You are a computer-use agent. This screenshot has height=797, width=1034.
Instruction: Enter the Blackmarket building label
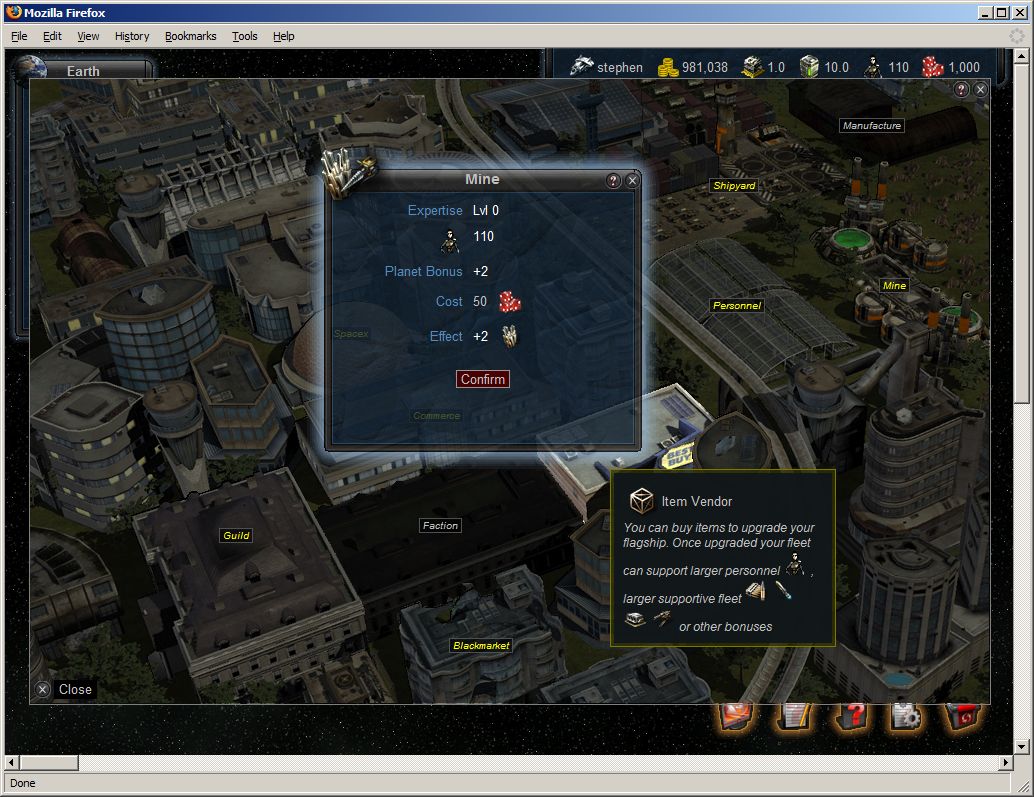(481, 646)
